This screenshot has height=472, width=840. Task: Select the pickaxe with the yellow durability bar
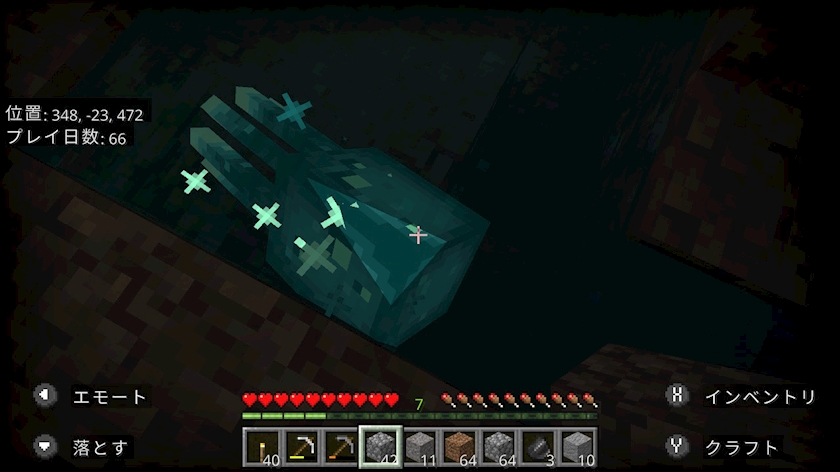click(302, 447)
